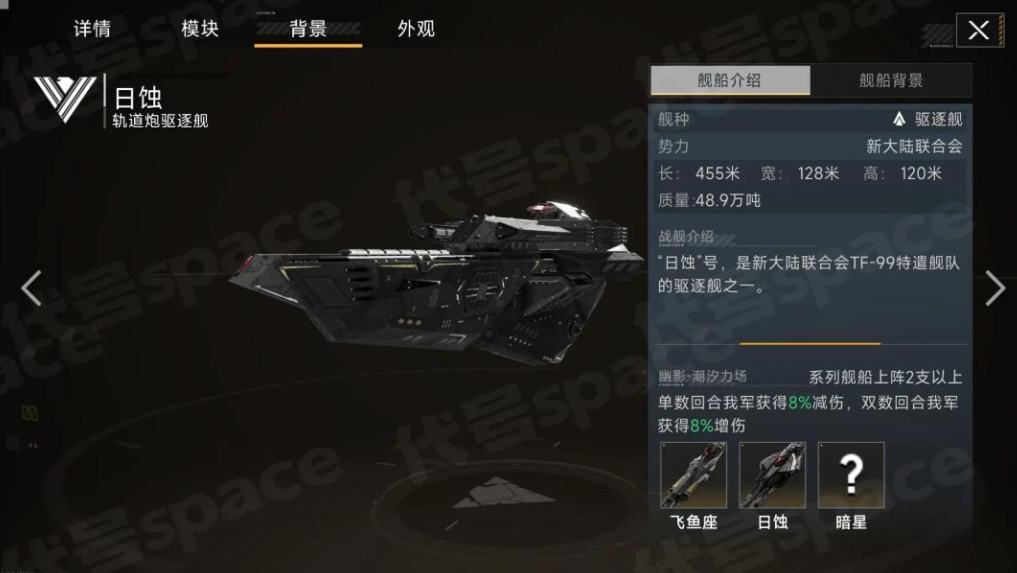Viewport: 1017px width, 573px height.
Task: Go to the previous ship with left arrow
Action: [32, 288]
